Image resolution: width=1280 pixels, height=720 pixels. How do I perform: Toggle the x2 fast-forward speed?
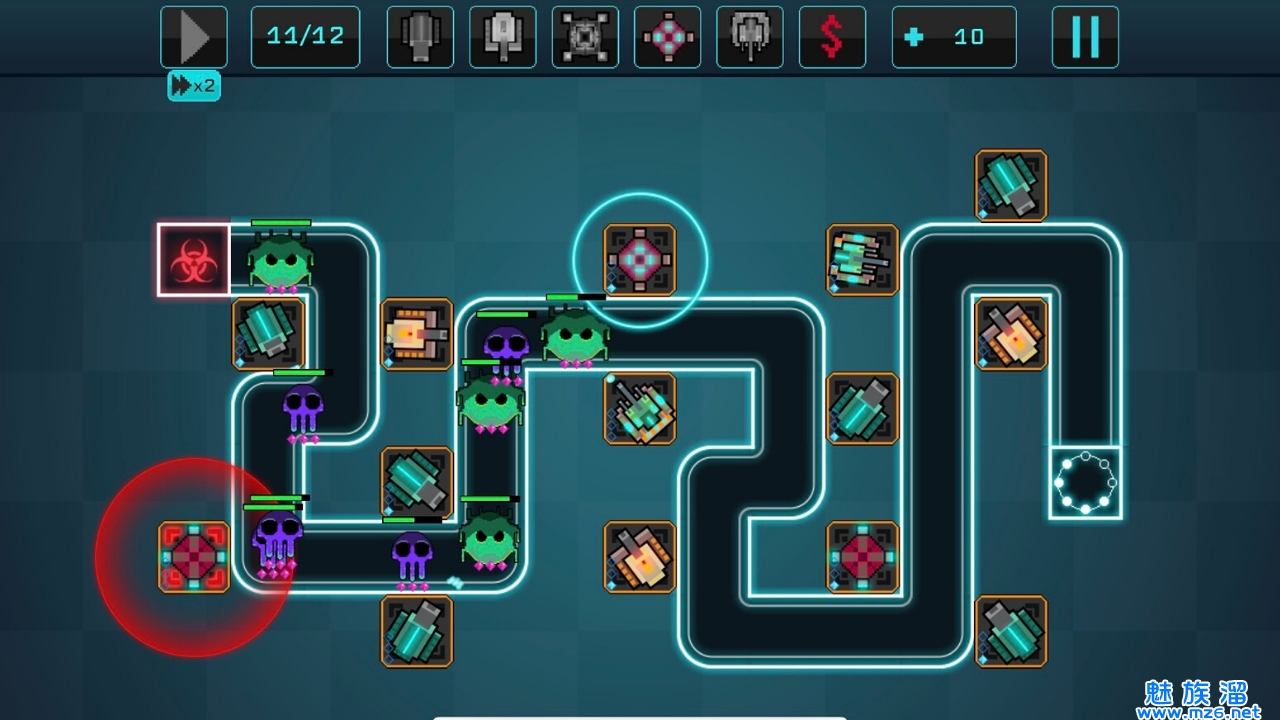coord(194,86)
